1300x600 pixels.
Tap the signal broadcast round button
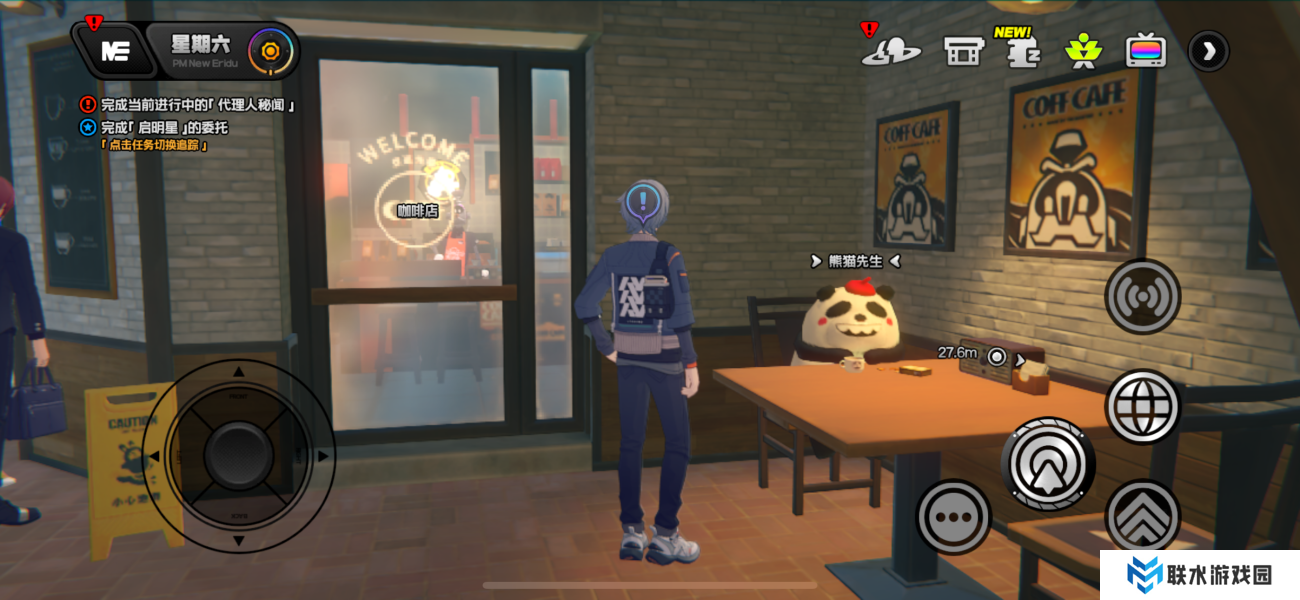pyautogui.click(x=1143, y=297)
